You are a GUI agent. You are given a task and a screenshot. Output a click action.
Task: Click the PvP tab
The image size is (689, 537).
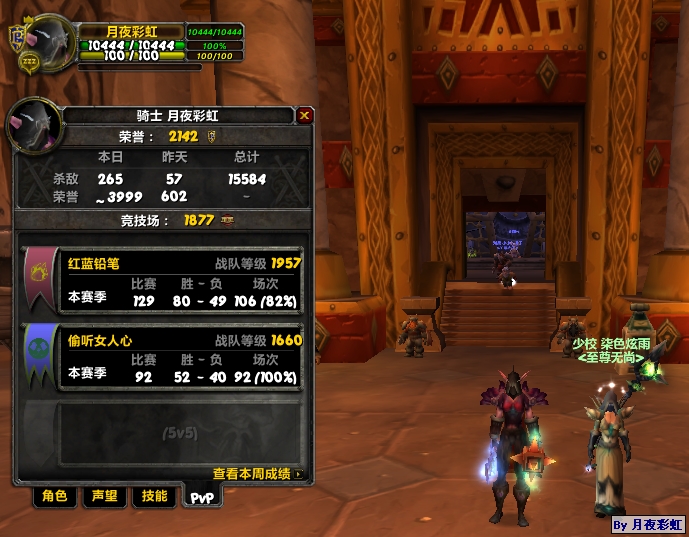(x=203, y=497)
